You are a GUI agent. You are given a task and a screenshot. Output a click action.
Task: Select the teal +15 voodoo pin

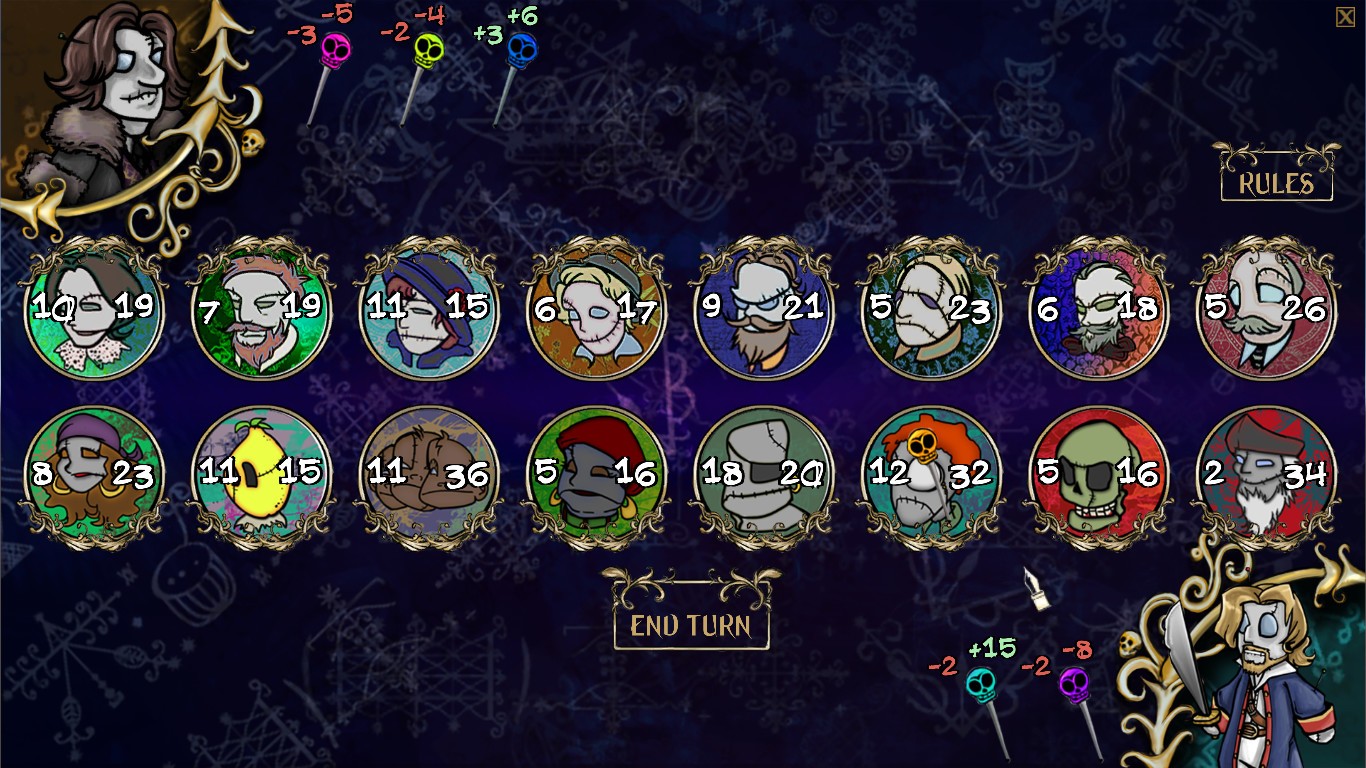coord(982,682)
